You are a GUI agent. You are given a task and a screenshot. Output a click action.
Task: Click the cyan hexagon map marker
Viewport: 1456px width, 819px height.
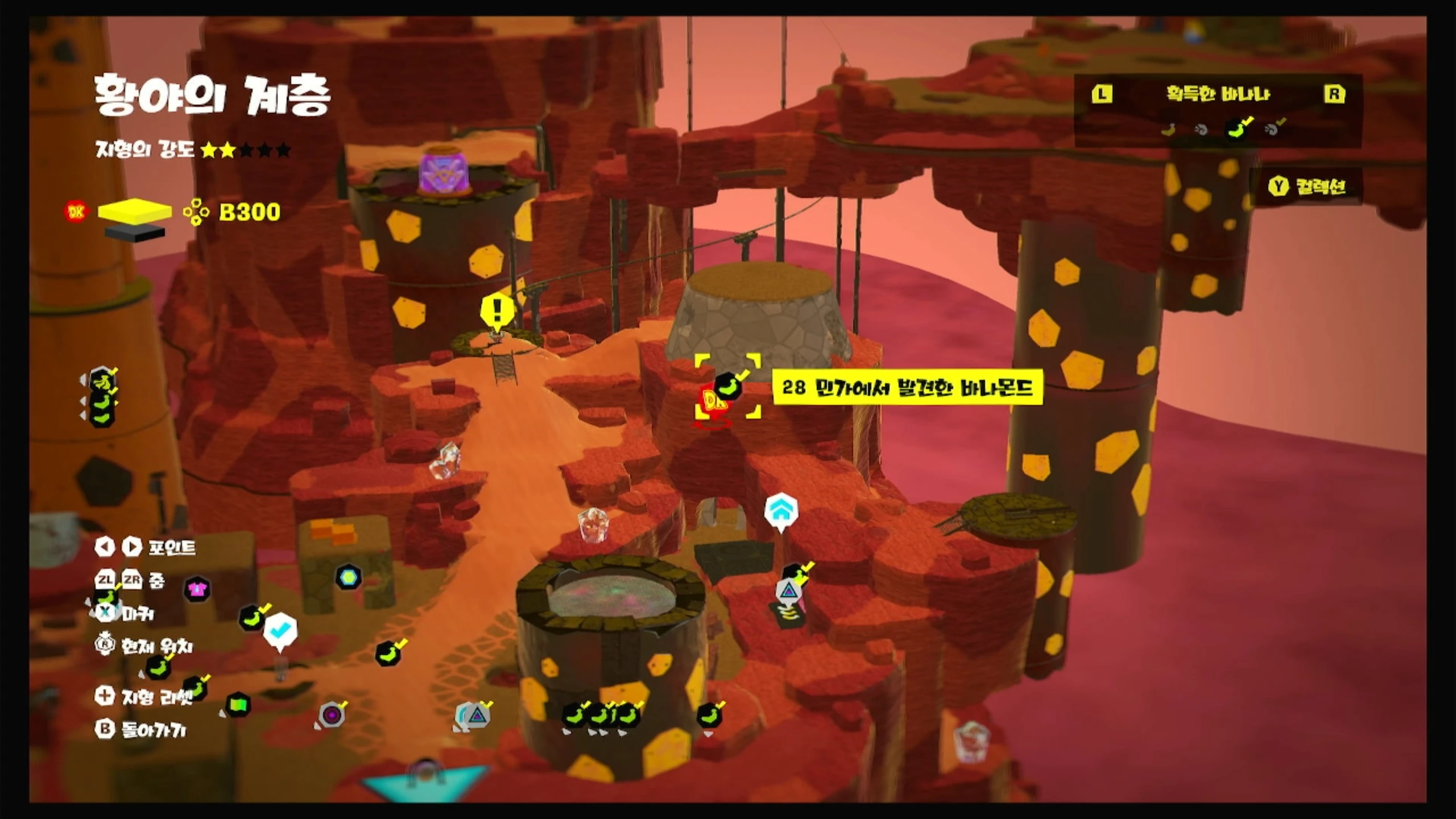coord(348,577)
